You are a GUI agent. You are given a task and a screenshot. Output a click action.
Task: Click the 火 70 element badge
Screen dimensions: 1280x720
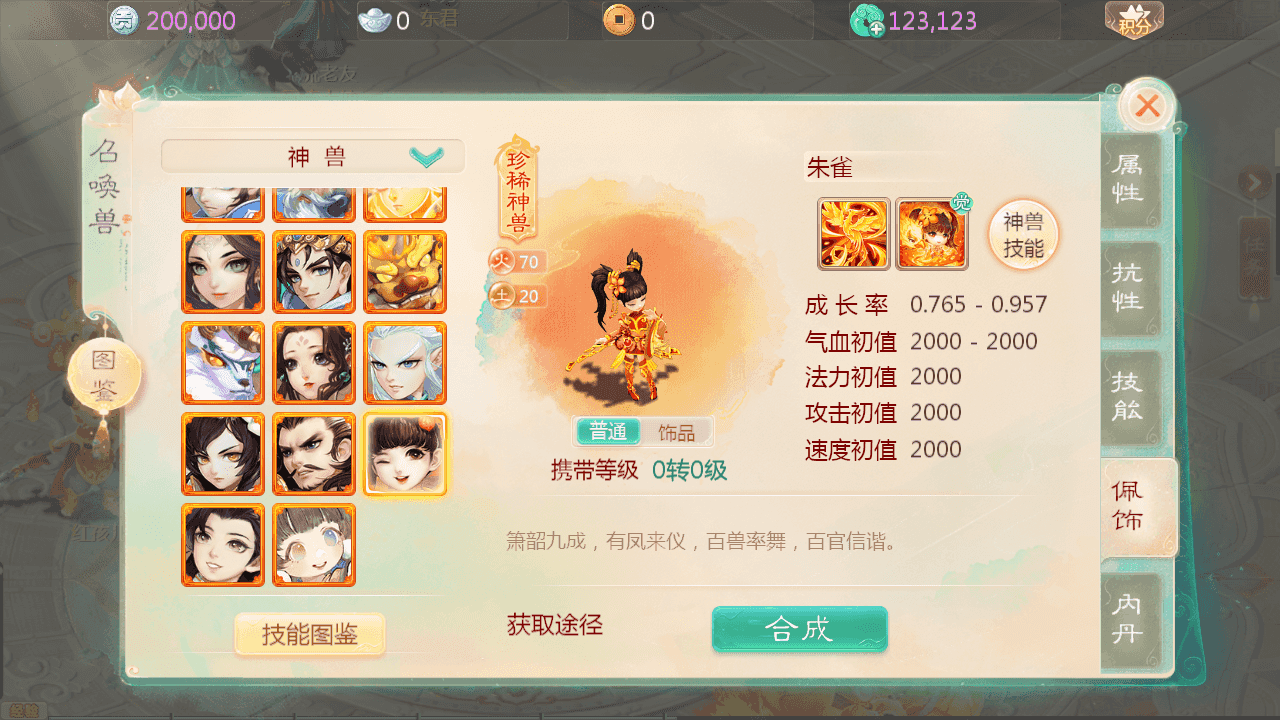[519, 261]
